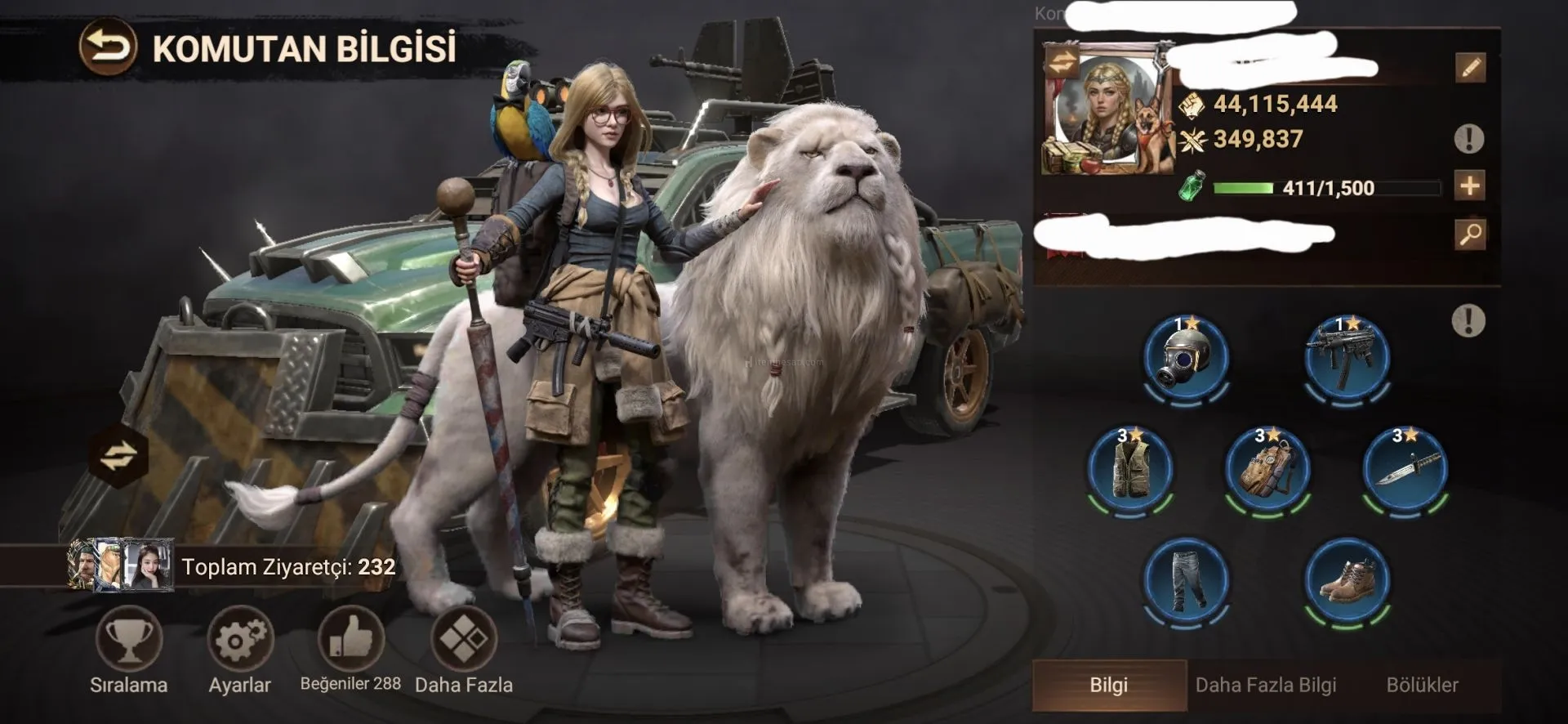Click the pencil edit name button
This screenshot has height=724, width=1568.
click(1470, 68)
